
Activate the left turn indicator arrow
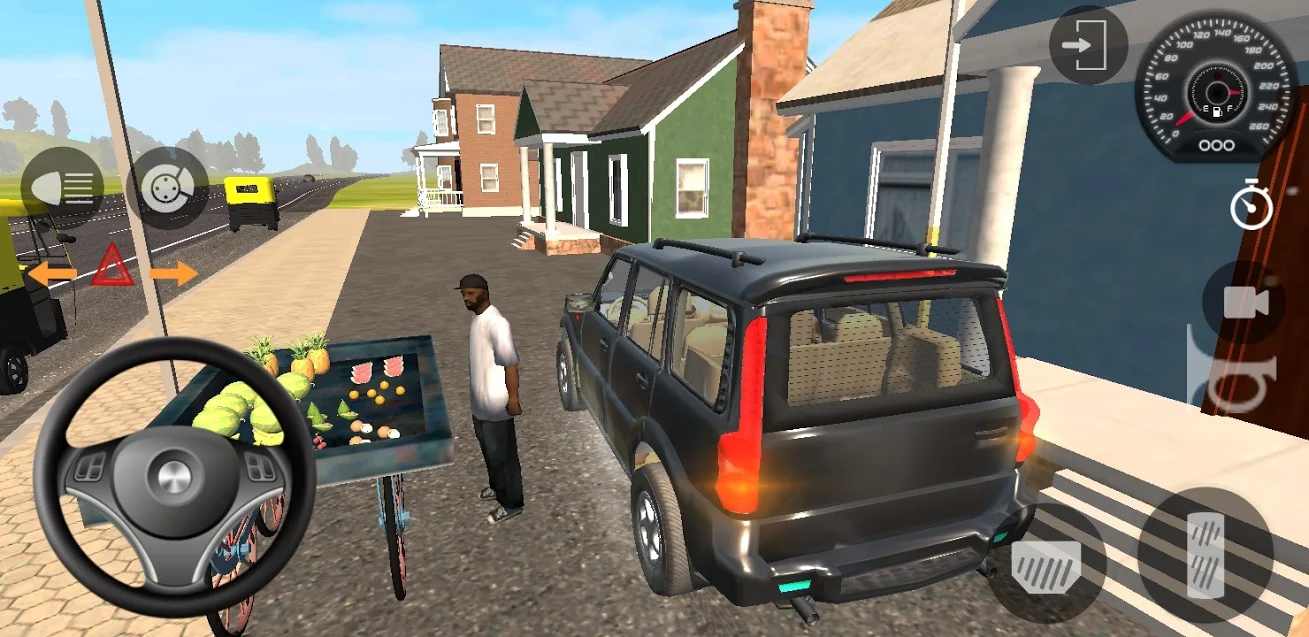[x=51, y=272]
